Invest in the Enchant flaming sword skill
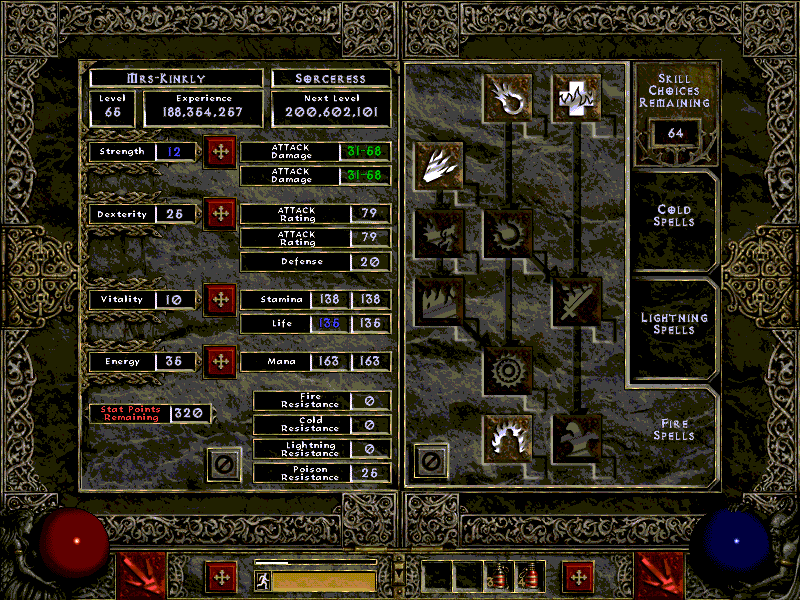This screenshot has height=600, width=800. click(x=576, y=301)
